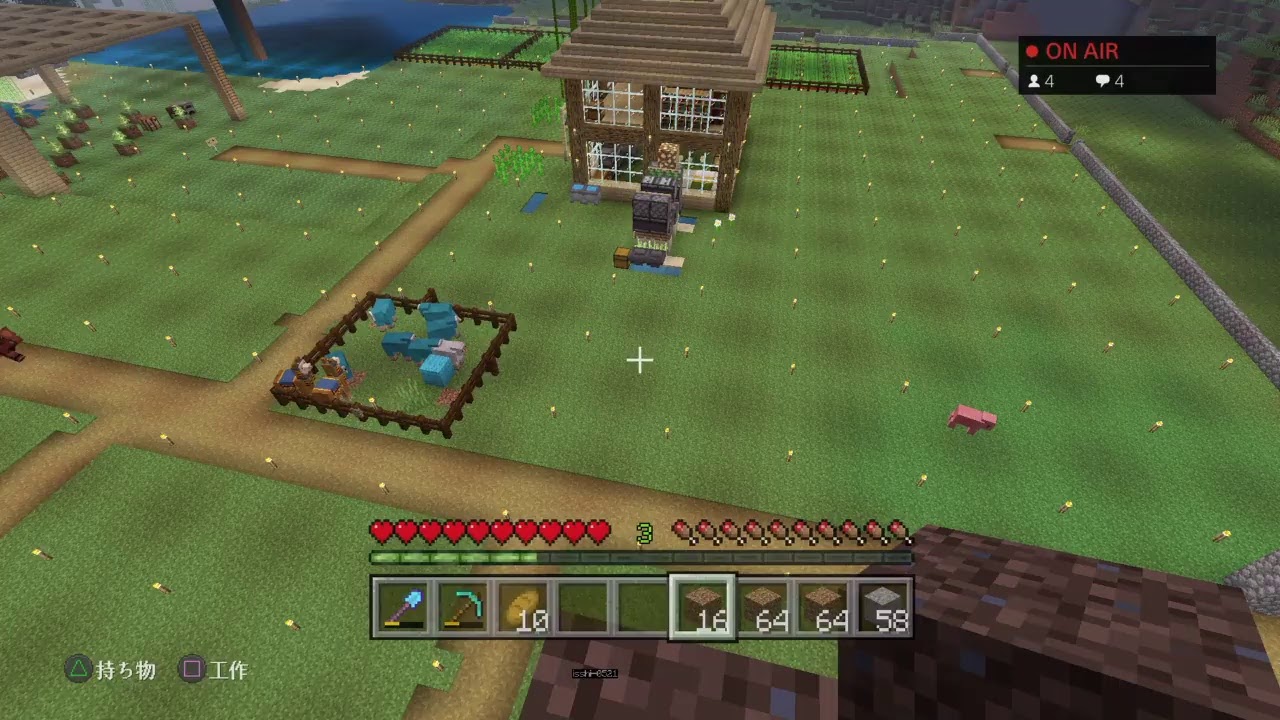Click the comment speech bubble icon
This screenshot has height=720, width=1280.
tap(1103, 81)
